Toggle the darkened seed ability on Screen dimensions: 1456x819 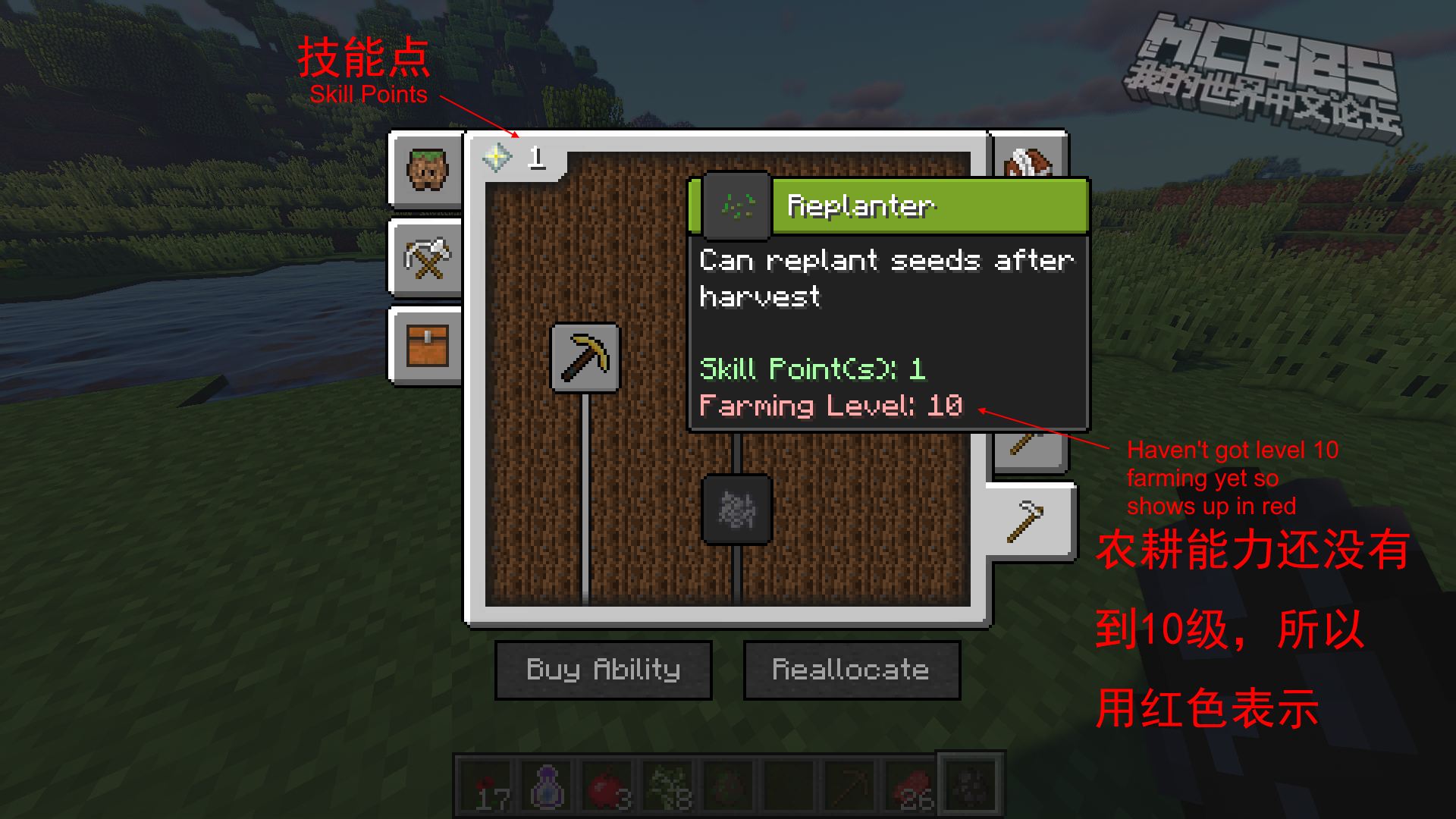coord(736,511)
